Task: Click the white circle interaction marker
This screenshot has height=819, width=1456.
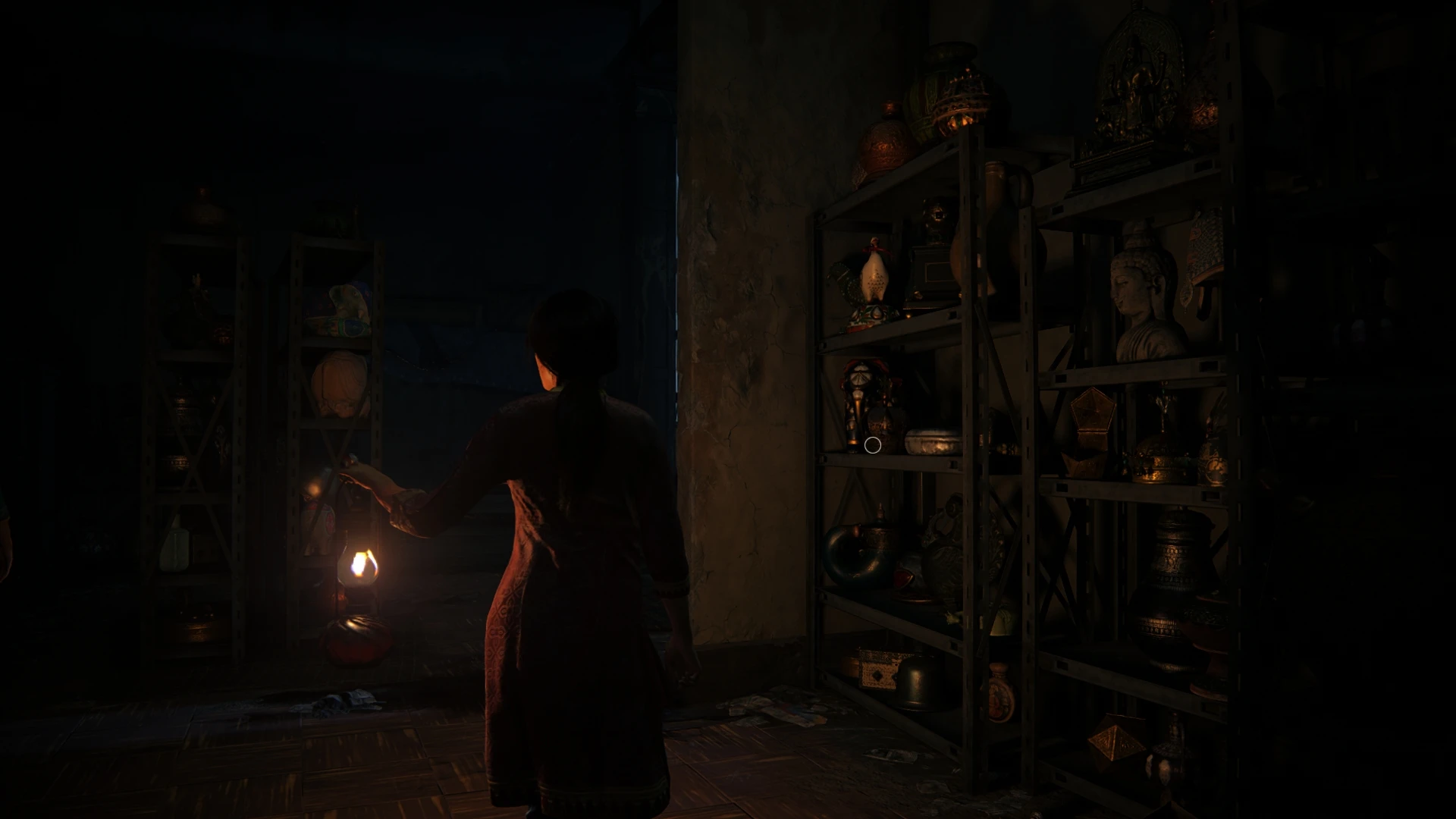Action: [872, 445]
